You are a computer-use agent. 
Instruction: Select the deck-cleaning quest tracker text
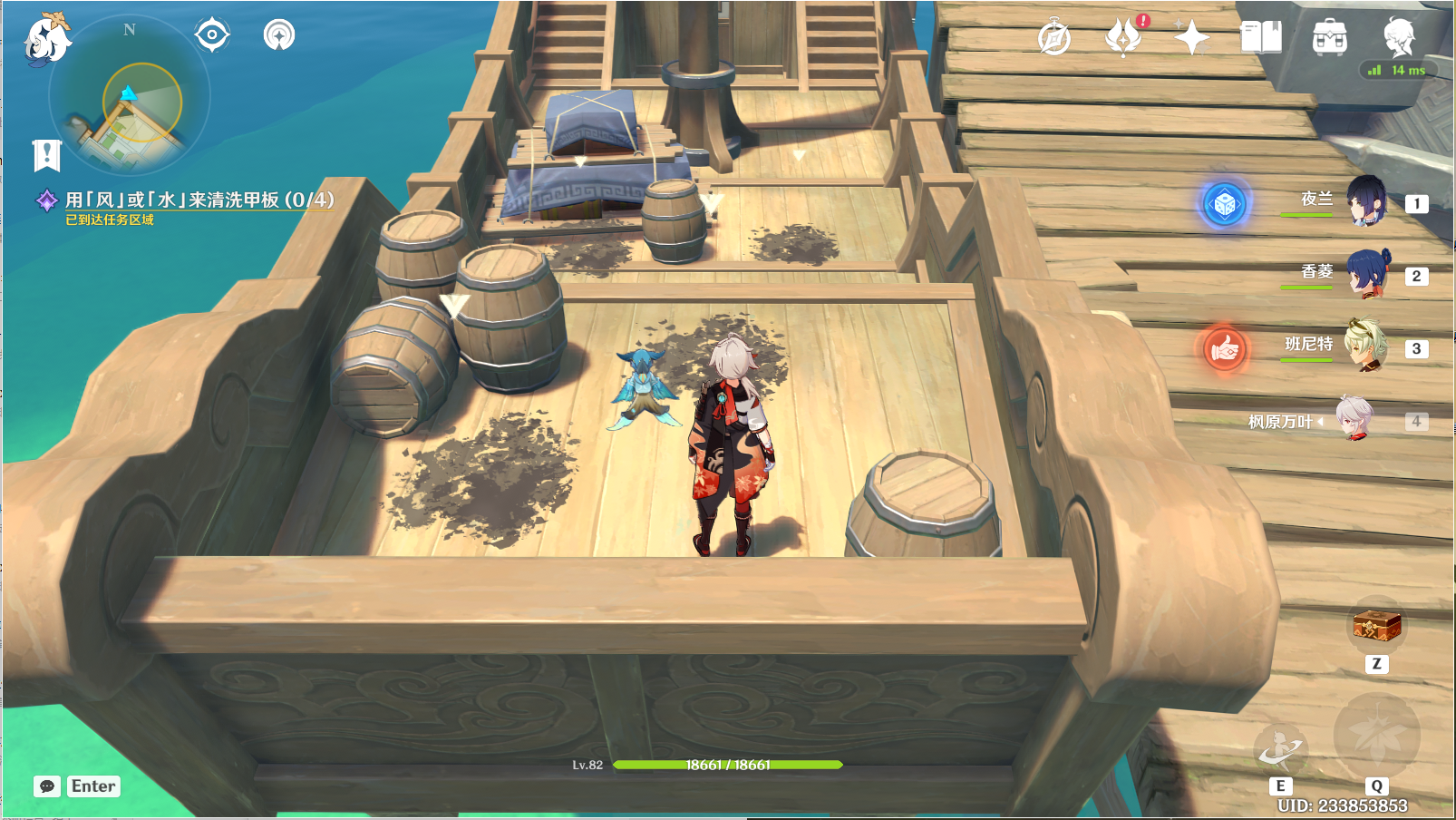pyautogui.click(x=199, y=200)
